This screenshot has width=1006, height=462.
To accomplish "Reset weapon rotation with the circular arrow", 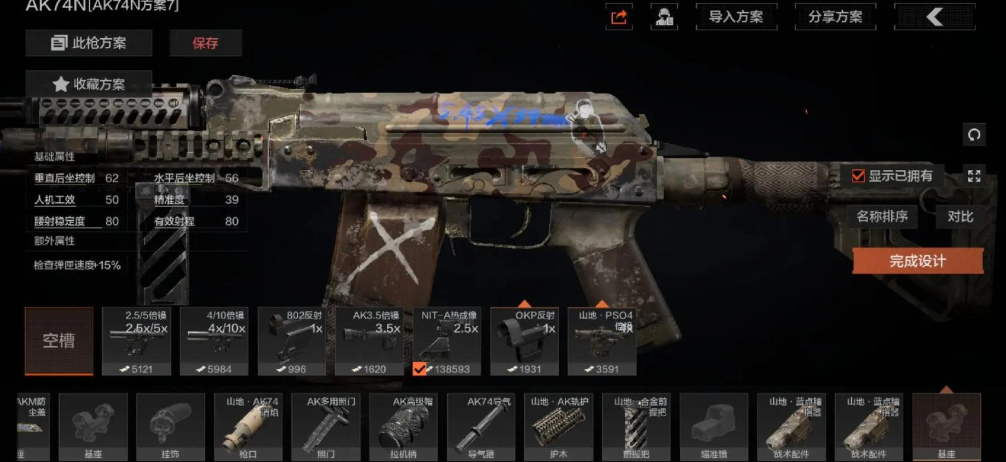I will [974, 135].
